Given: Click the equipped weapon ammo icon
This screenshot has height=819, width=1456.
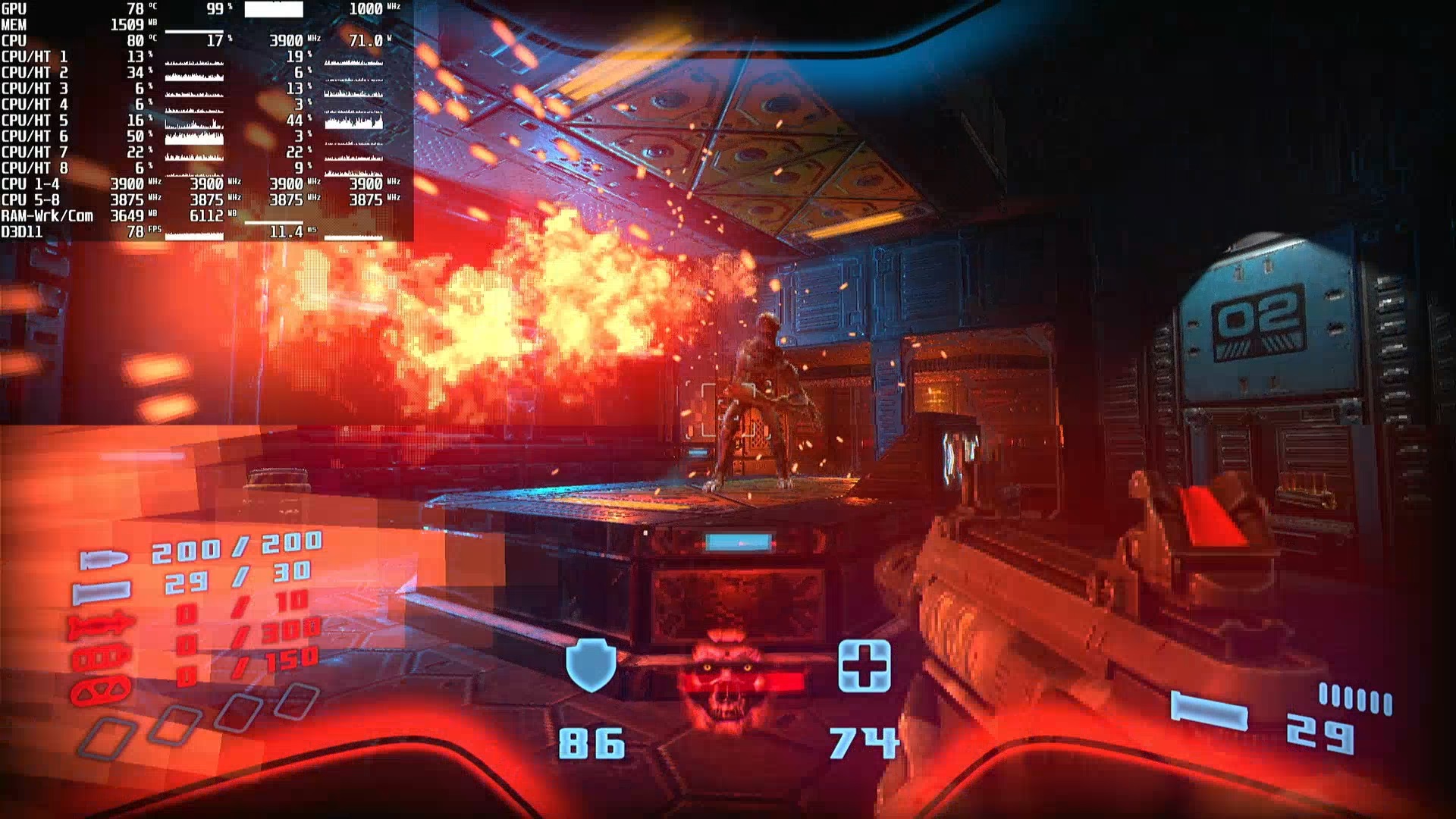Looking at the screenshot, I should [x=1209, y=712].
